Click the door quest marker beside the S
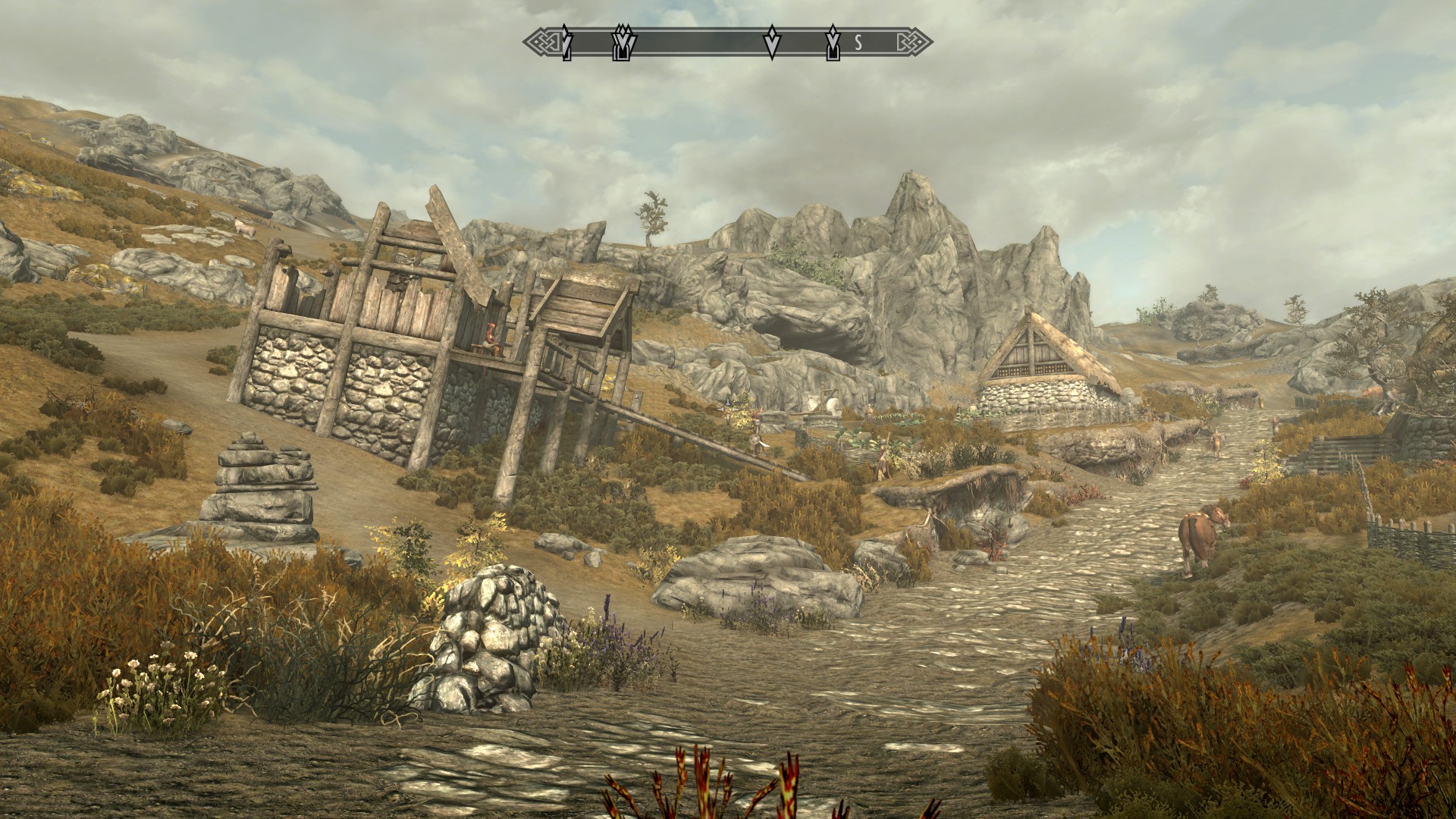The height and width of the screenshot is (819, 1456). click(833, 43)
